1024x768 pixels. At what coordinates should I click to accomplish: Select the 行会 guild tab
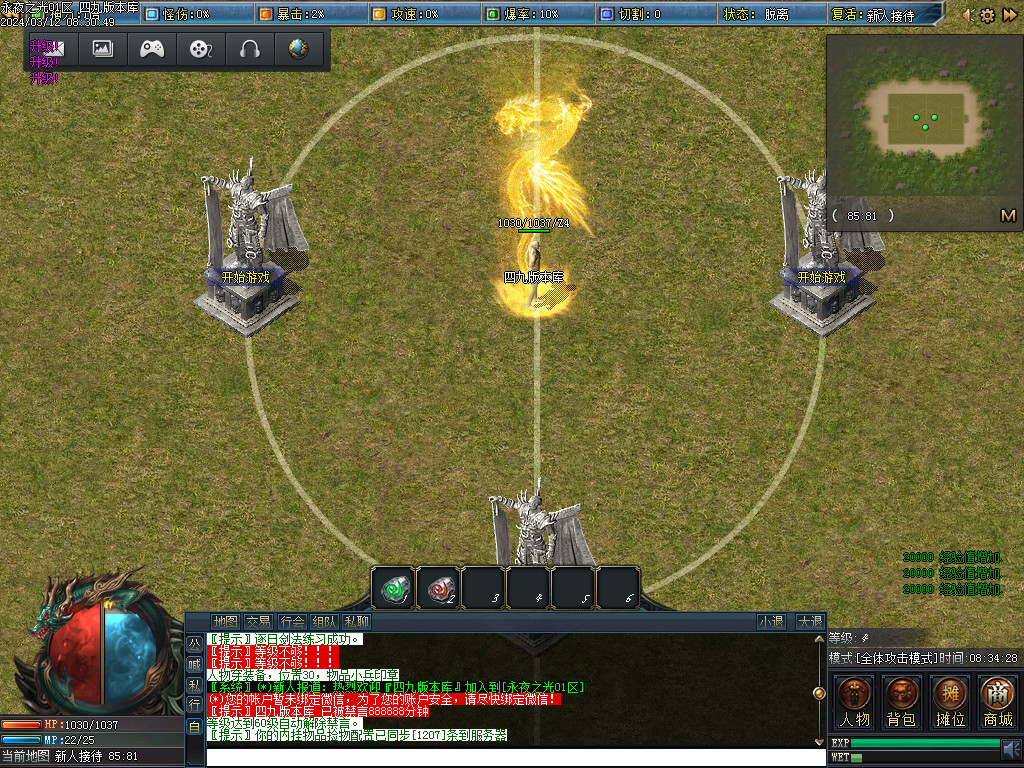[x=292, y=621]
